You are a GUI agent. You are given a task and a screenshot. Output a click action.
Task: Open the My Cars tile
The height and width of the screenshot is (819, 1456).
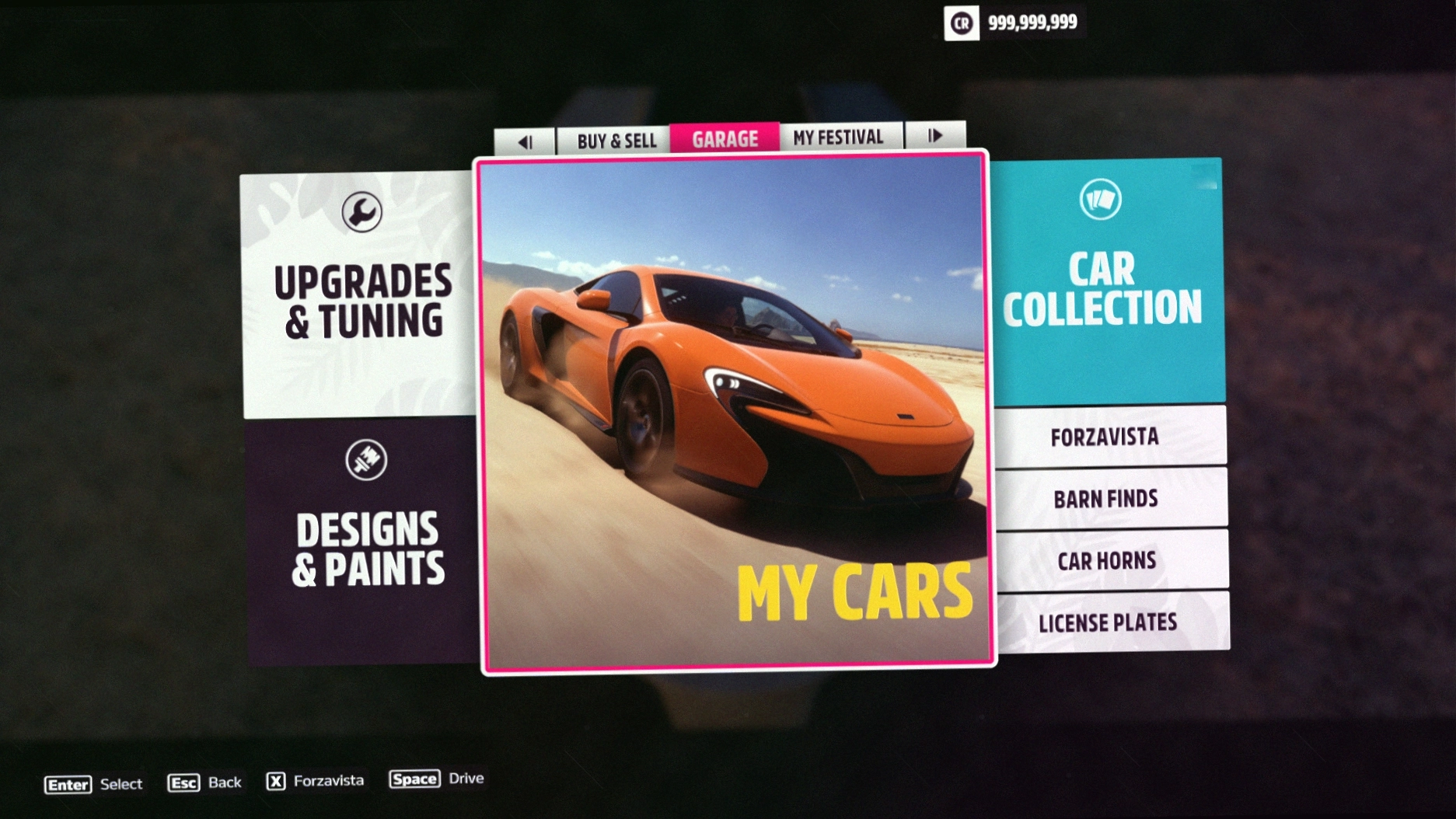[735, 412]
